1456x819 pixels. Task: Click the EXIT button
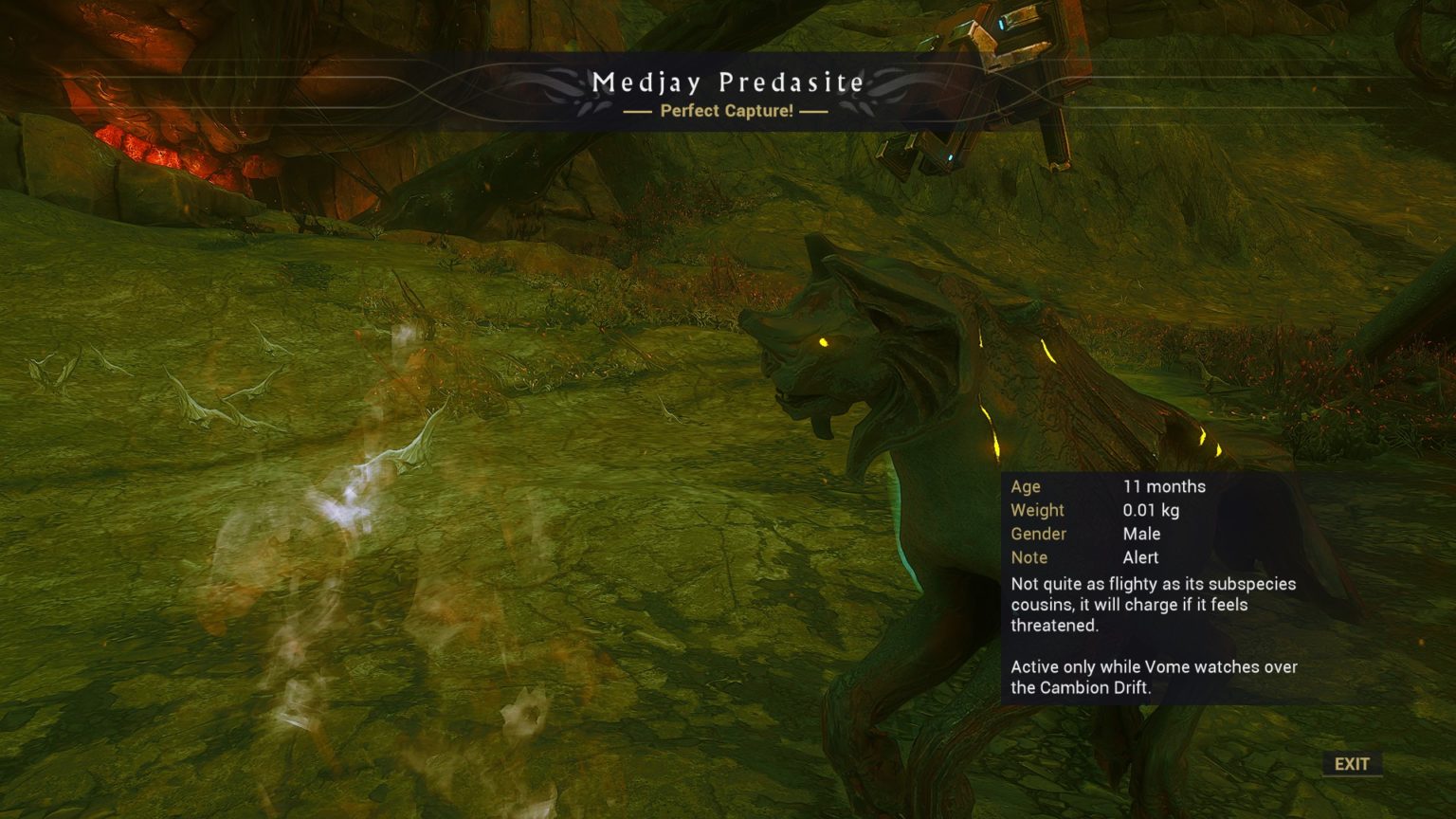1351,763
